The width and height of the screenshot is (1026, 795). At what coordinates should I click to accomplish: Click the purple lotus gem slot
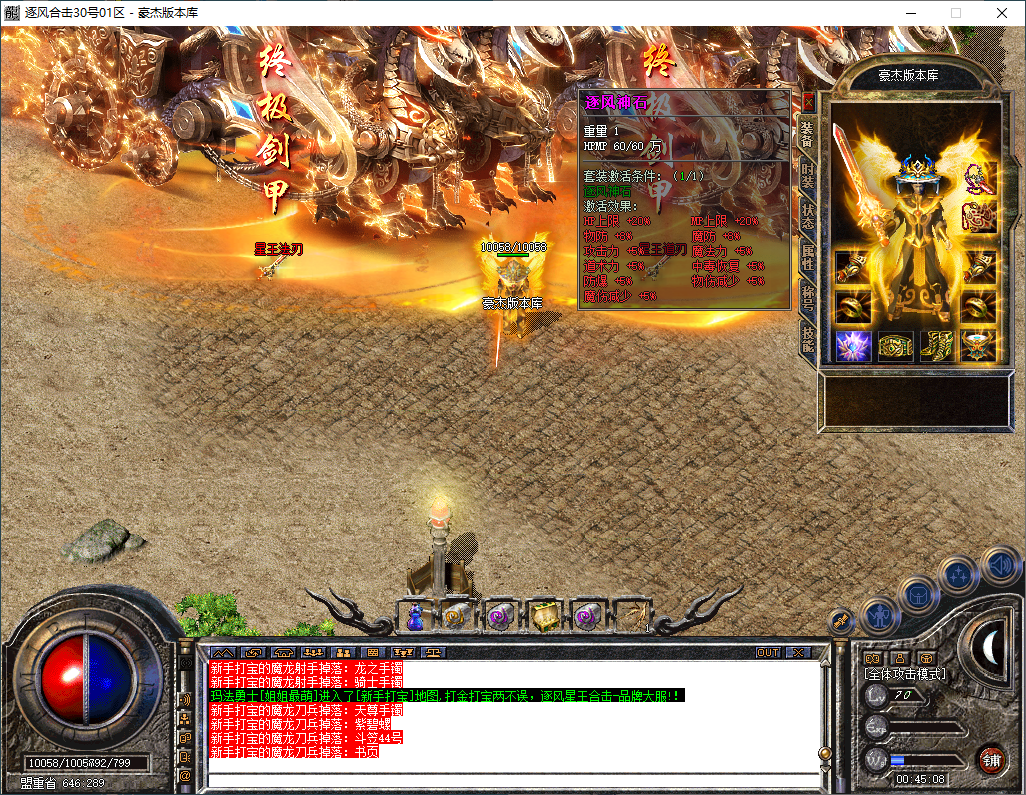[852, 346]
